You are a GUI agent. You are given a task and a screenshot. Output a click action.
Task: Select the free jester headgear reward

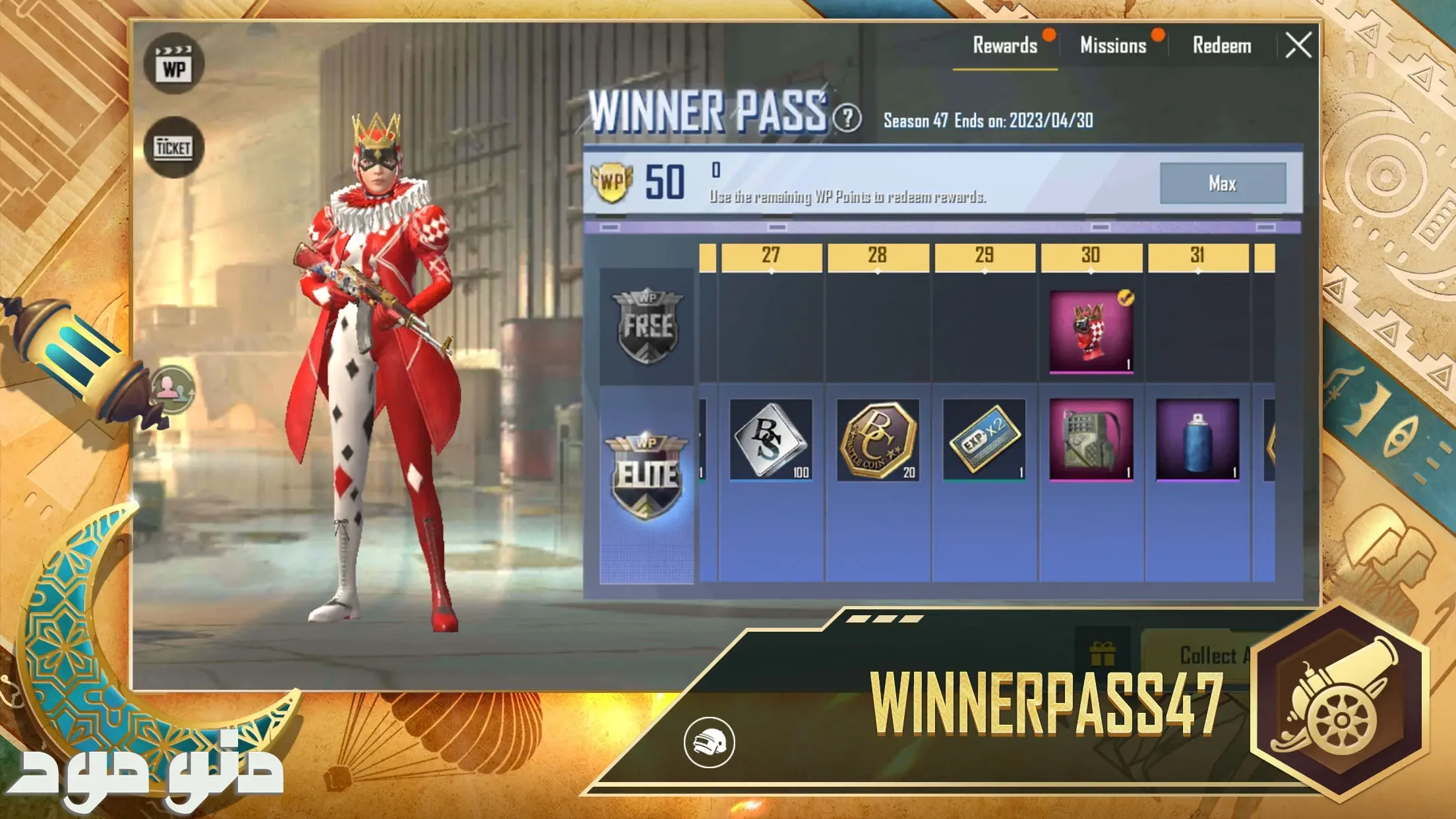click(x=1091, y=331)
